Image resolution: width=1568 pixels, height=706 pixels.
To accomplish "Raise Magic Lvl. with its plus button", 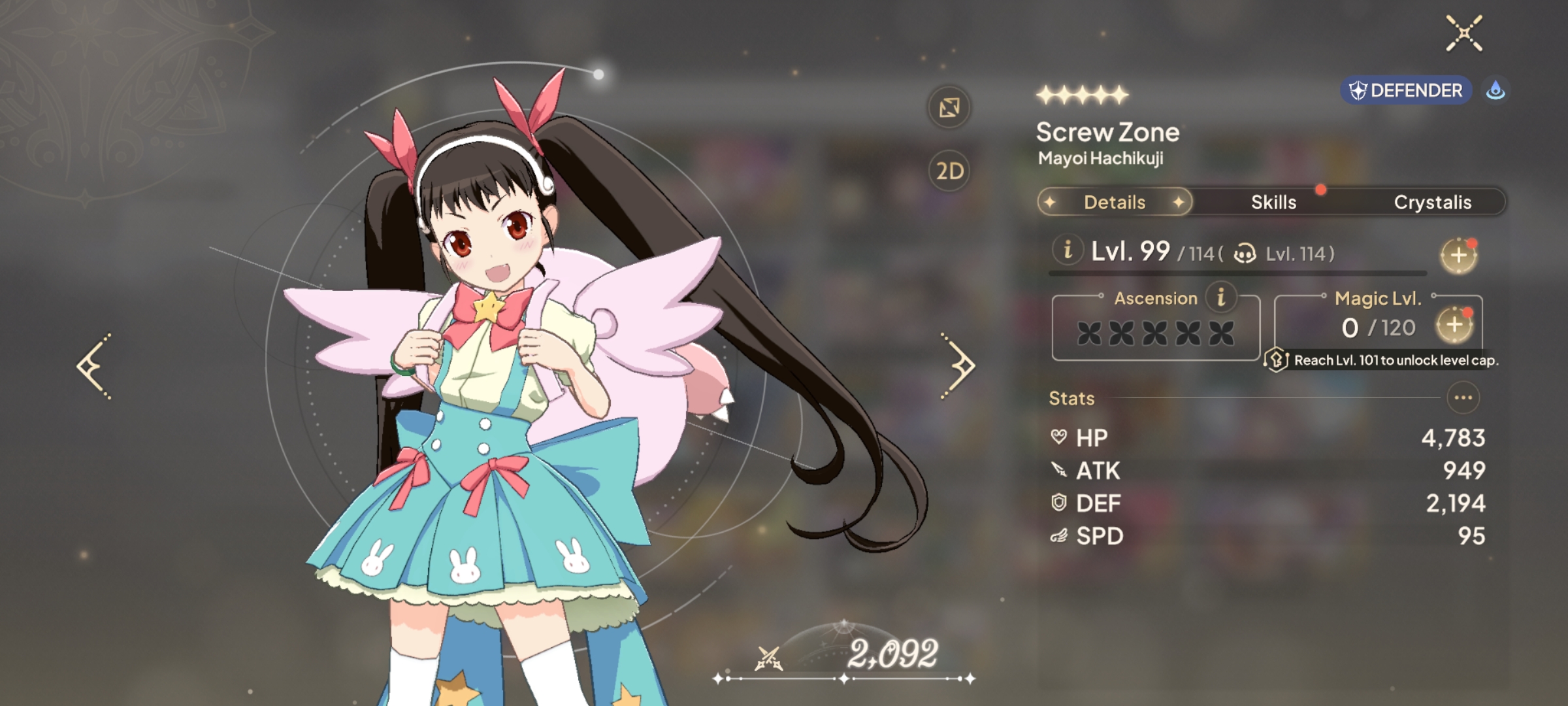I will (1454, 325).
